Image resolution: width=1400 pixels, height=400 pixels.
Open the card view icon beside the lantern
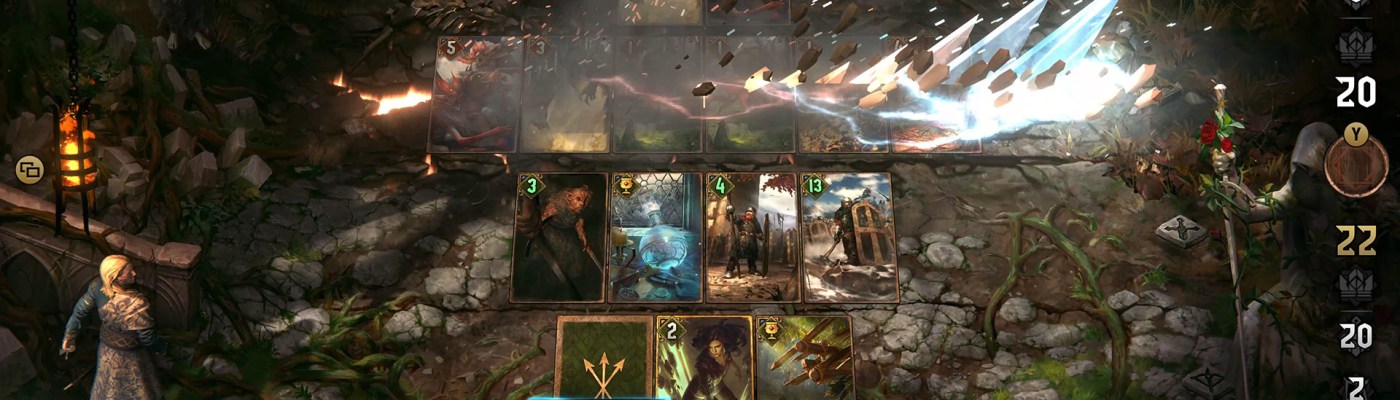pos(29,170)
